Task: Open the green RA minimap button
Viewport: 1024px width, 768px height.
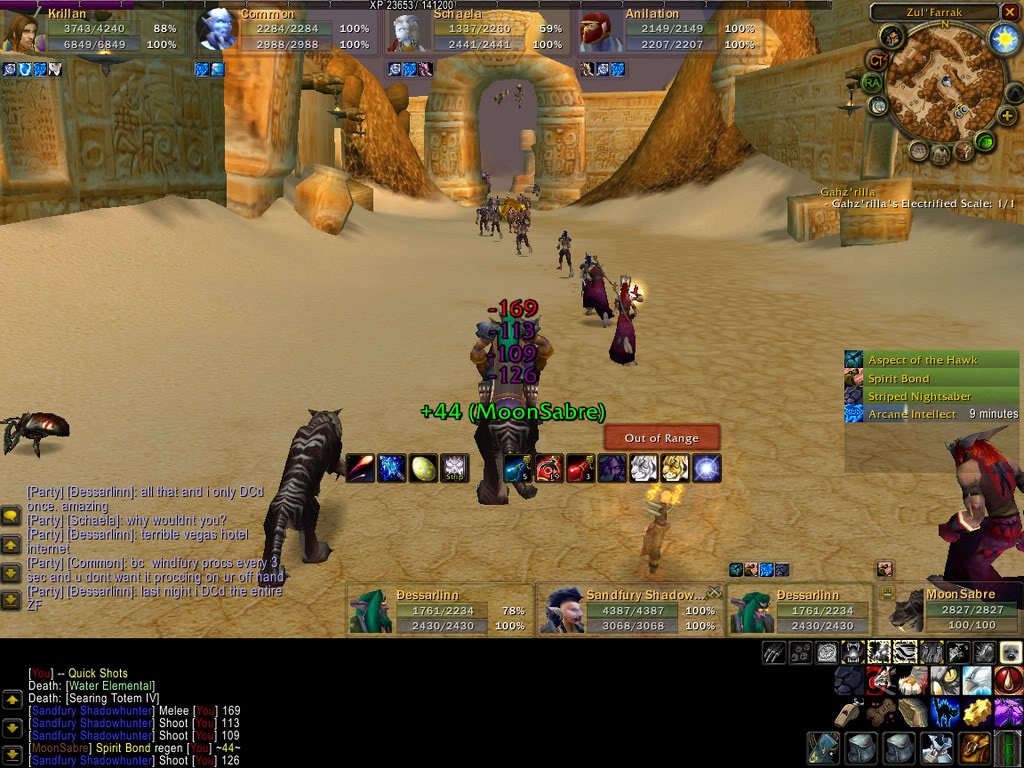Action: [872, 82]
